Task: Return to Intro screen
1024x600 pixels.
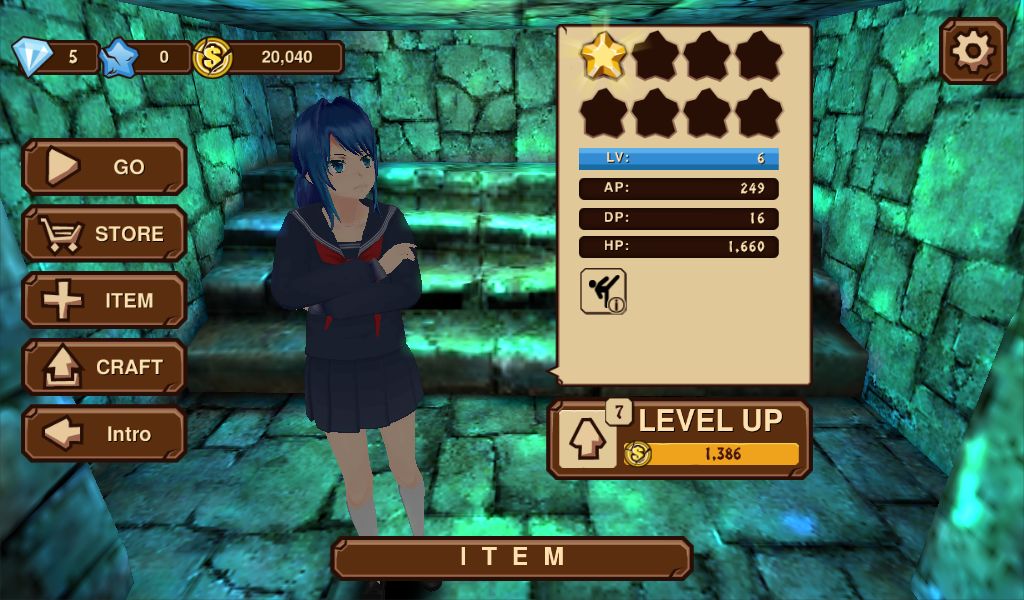Action: (x=105, y=435)
